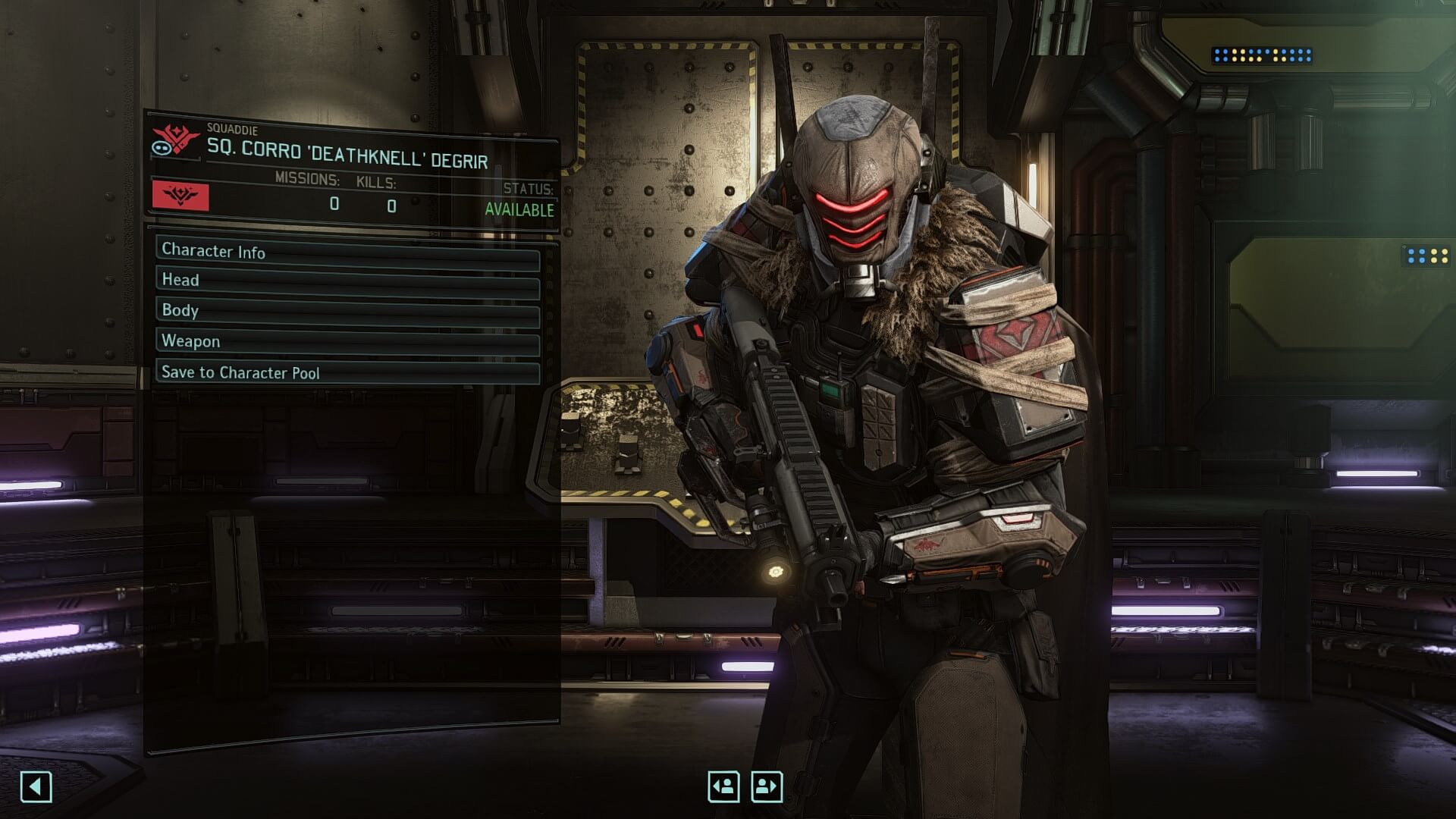Select the Head customization option

point(347,281)
